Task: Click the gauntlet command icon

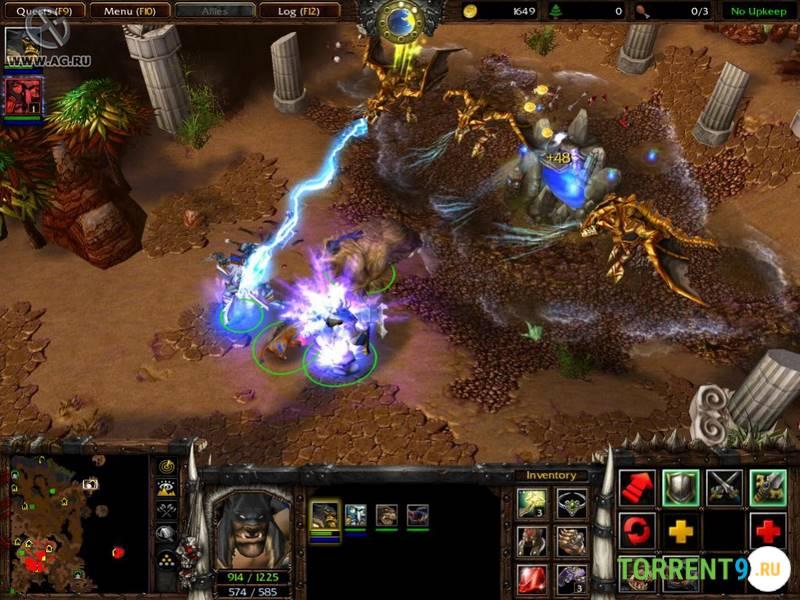Action: tap(768, 487)
